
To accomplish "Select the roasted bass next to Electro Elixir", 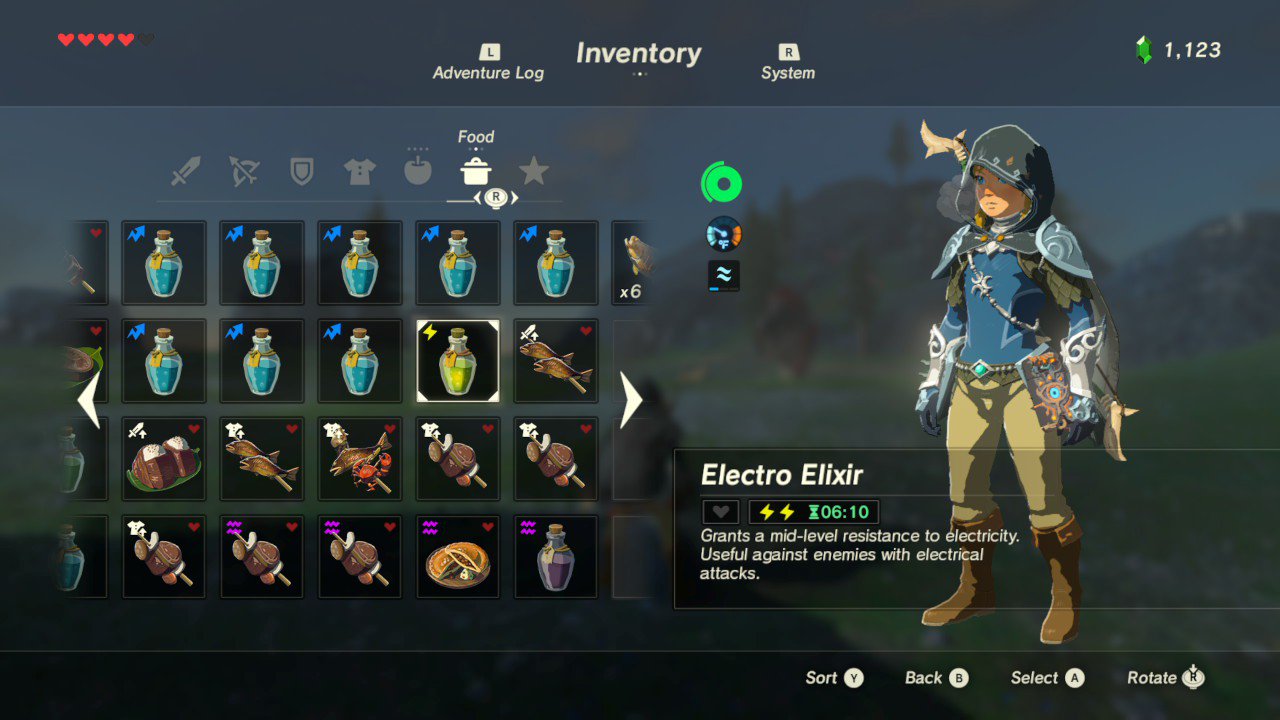I will click(x=555, y=360).
